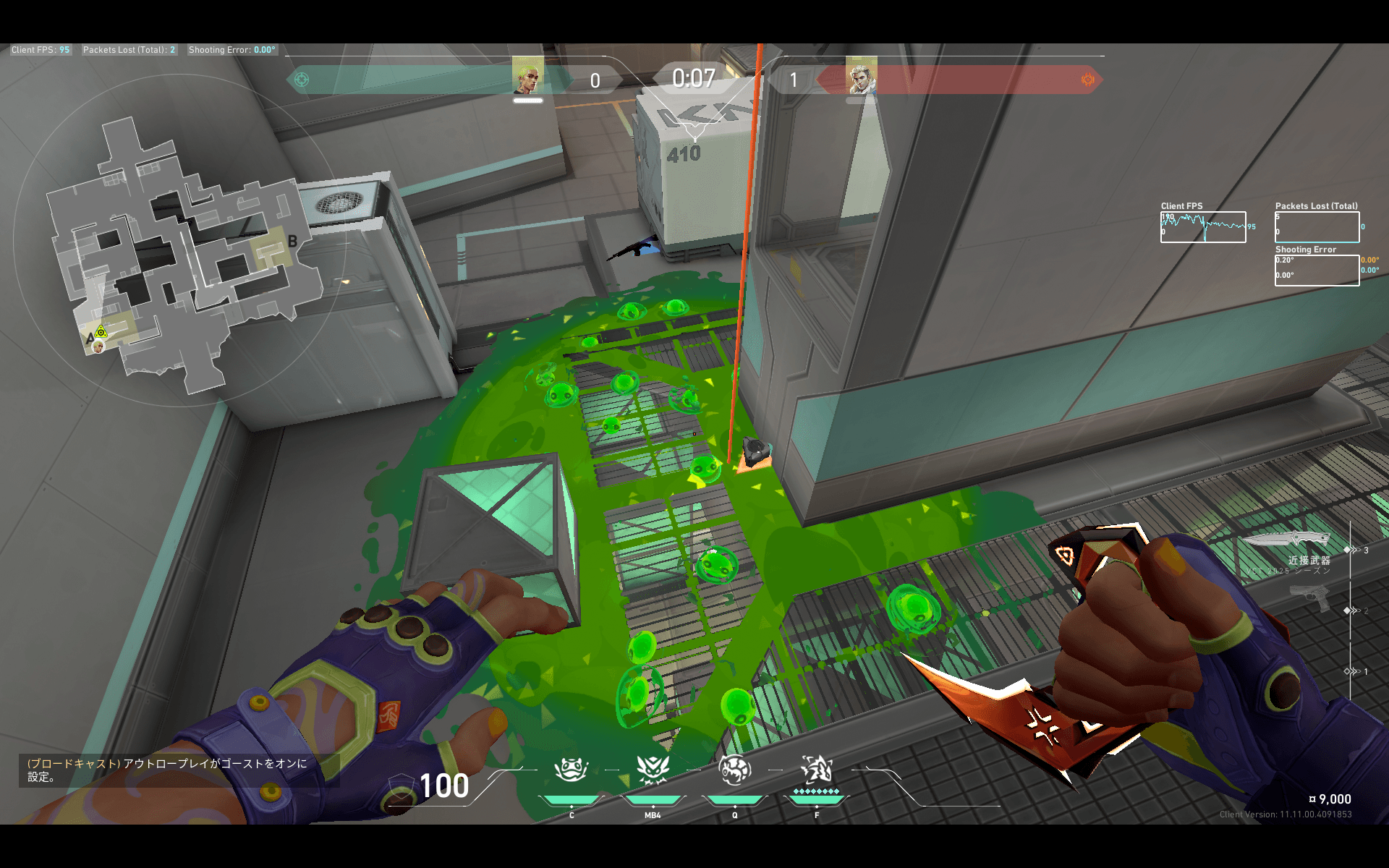The width and height of the screenshot is (1389, 868).
Task: Select the blond teammate portrait in top bar
Action: tap(527, 75)
